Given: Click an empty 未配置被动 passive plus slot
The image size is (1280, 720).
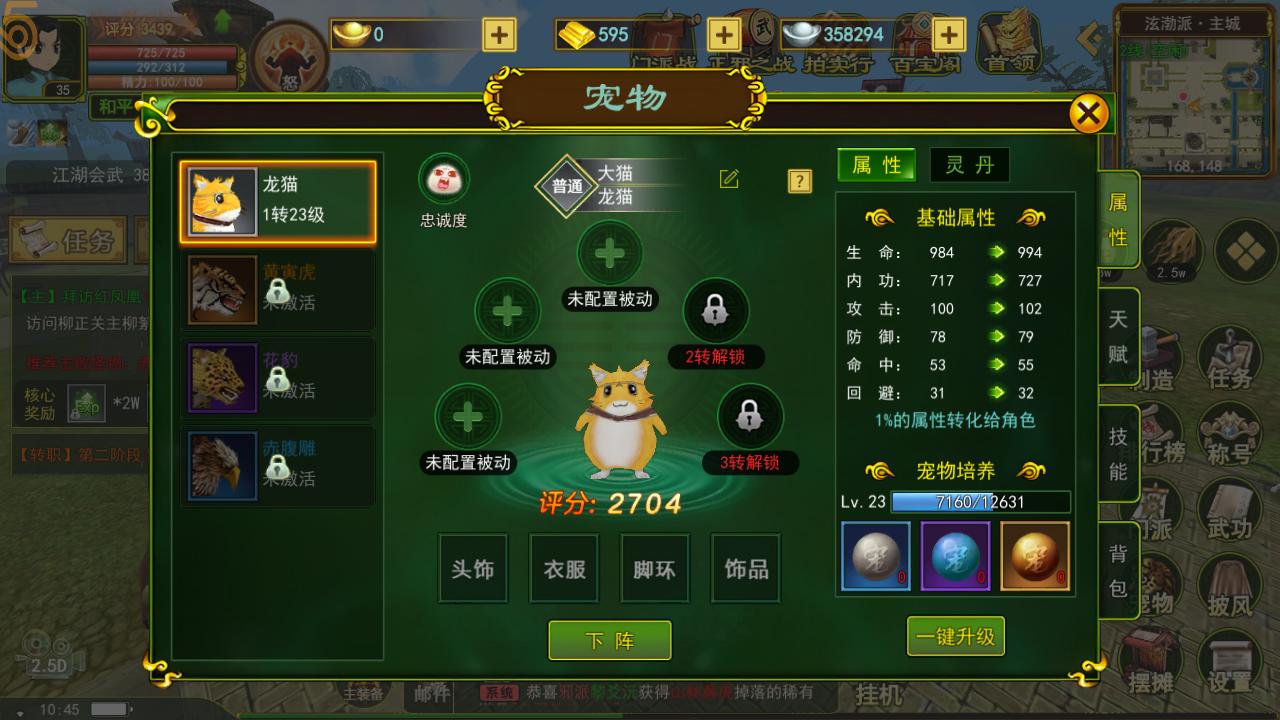Looking at the screenshot, I should (507, 311).
